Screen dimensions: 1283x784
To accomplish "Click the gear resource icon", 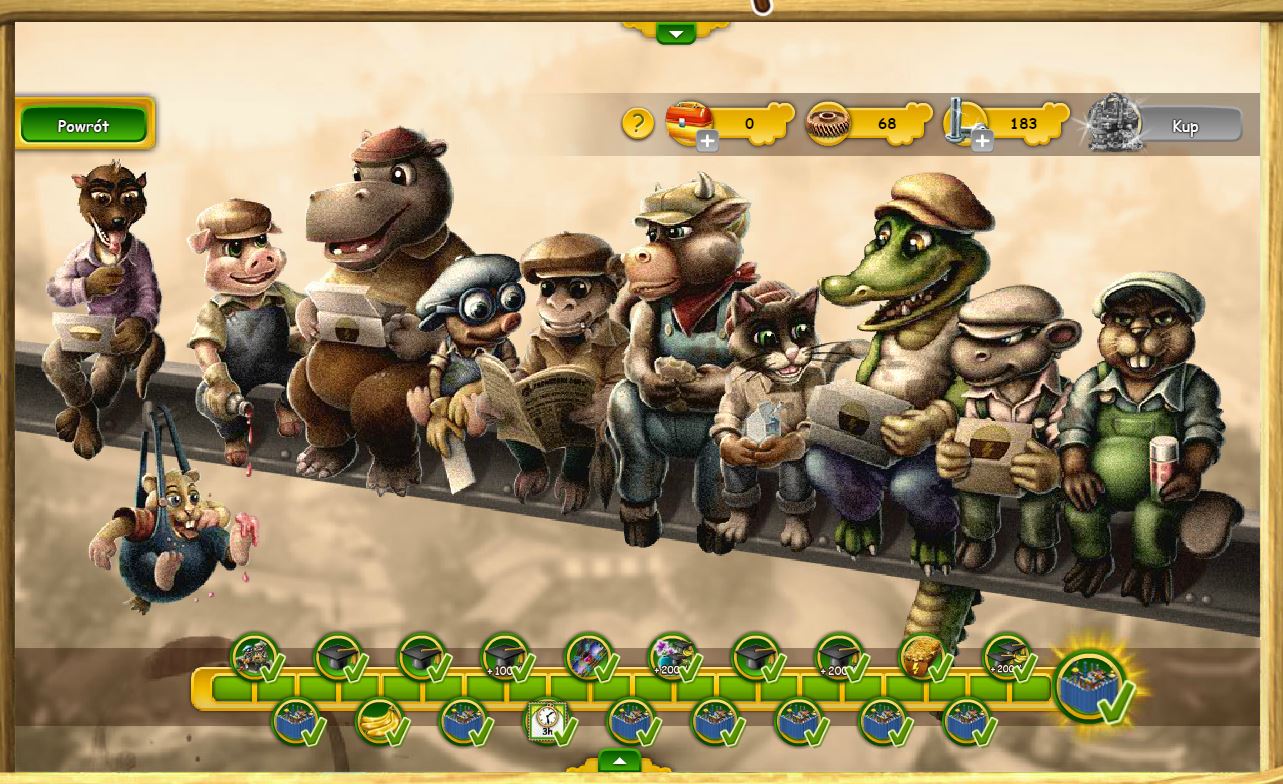I will pos(828,123).
